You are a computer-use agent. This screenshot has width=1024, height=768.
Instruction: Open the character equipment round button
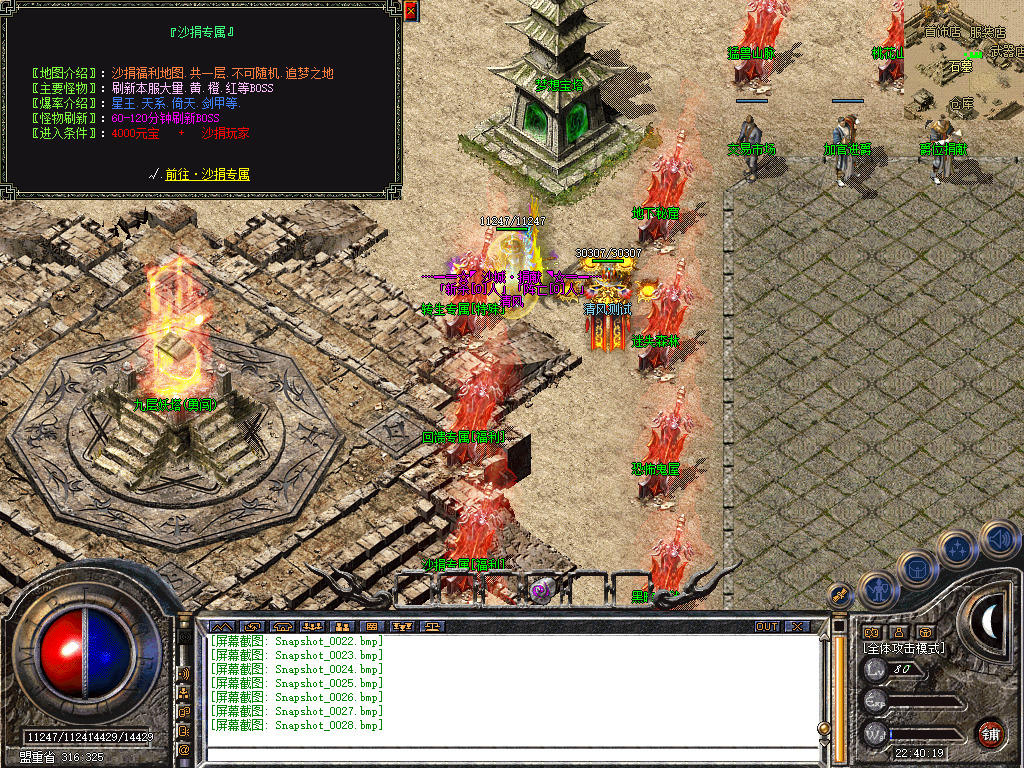click(877, 589)
